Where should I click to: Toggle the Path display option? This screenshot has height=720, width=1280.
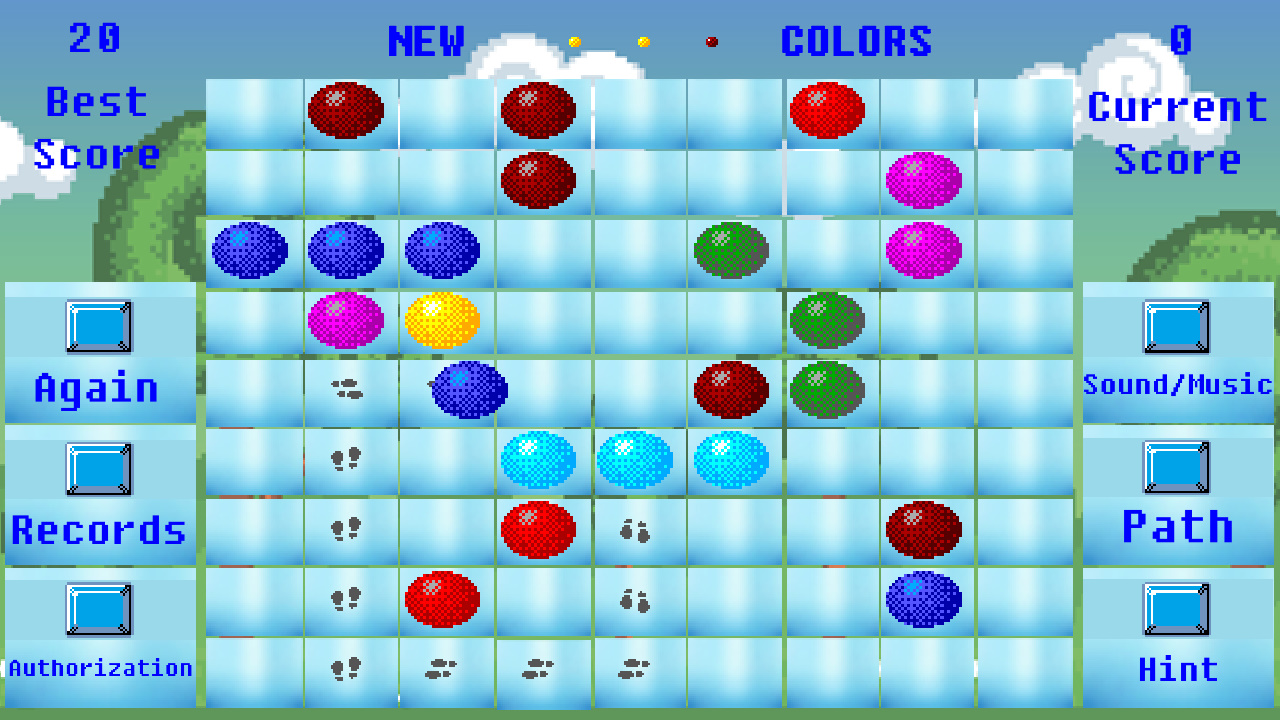tap(1178, 467)
